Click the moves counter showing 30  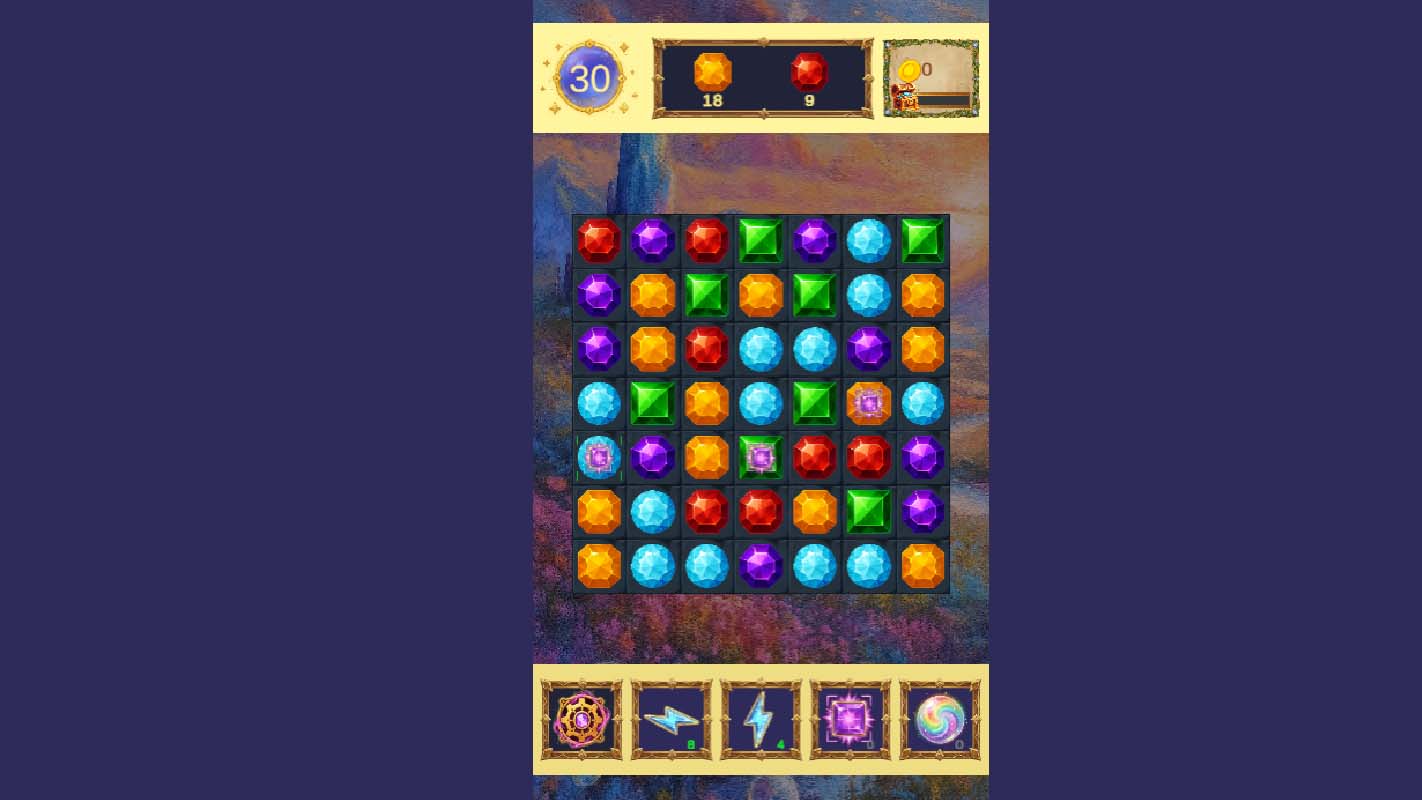pyautogui.click(x=590, y=78)
